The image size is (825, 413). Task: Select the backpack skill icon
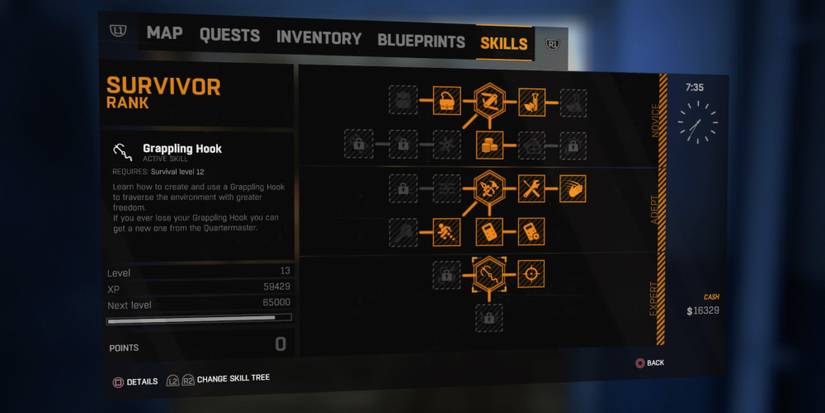coord(446,99)
